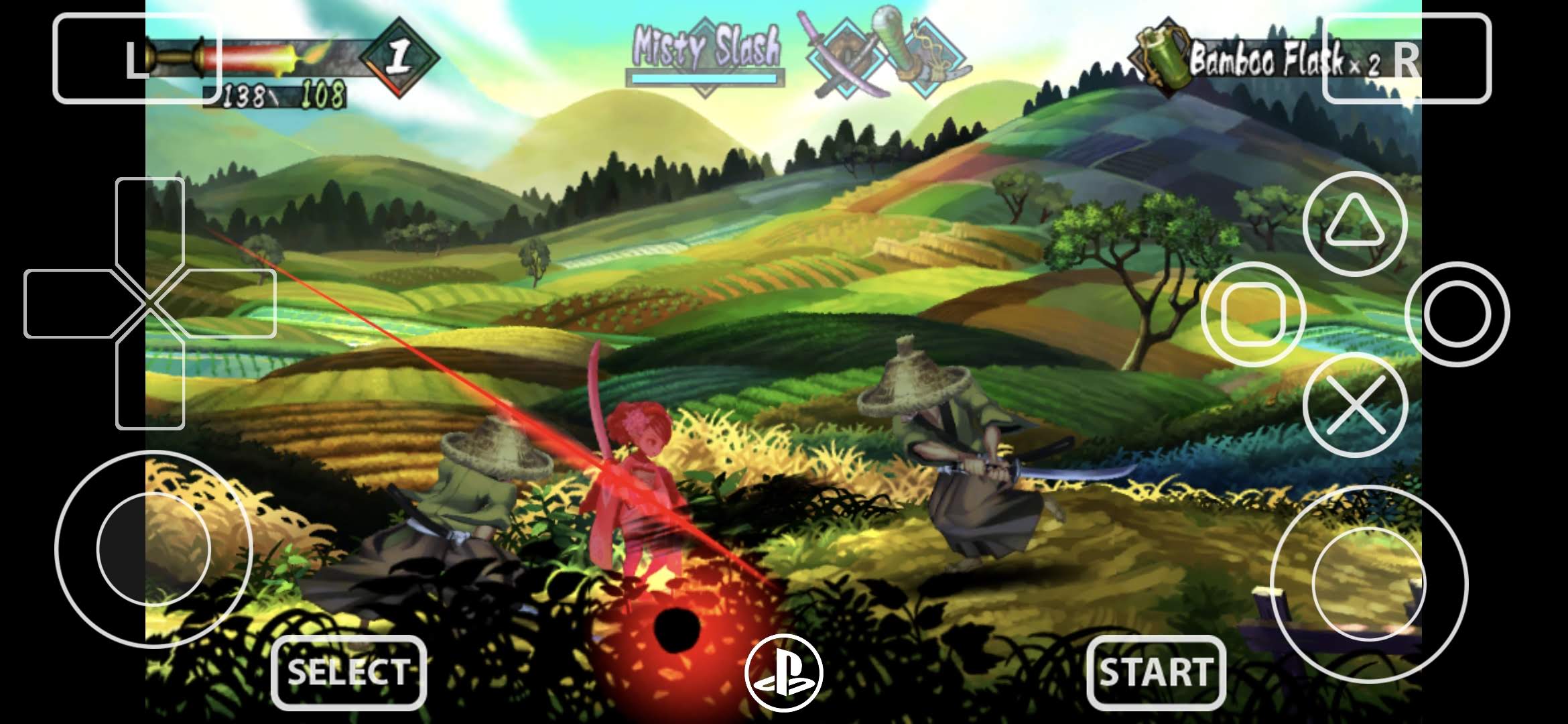
Task: Tap the START button
Action: tap(1156, 672)
